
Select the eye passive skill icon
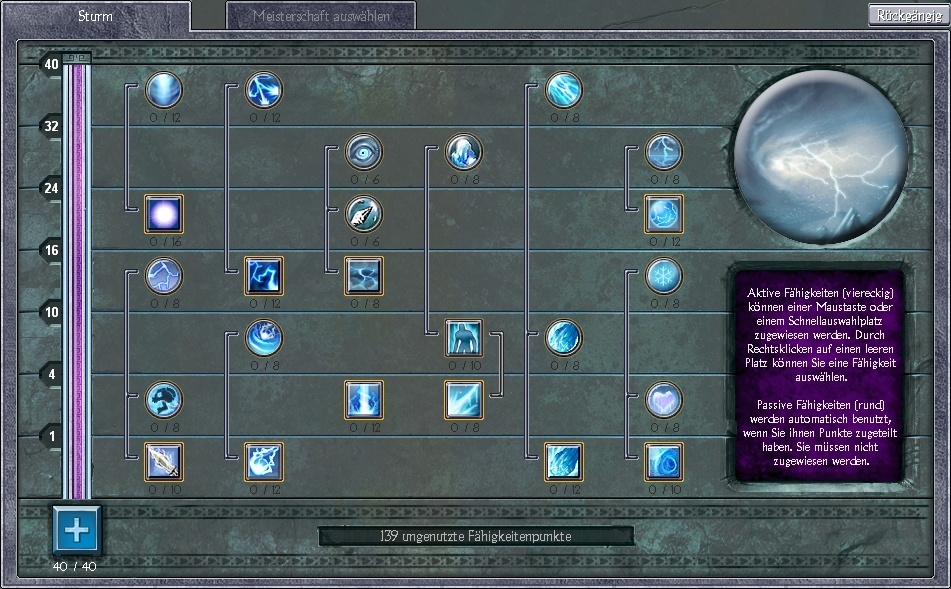364,152
